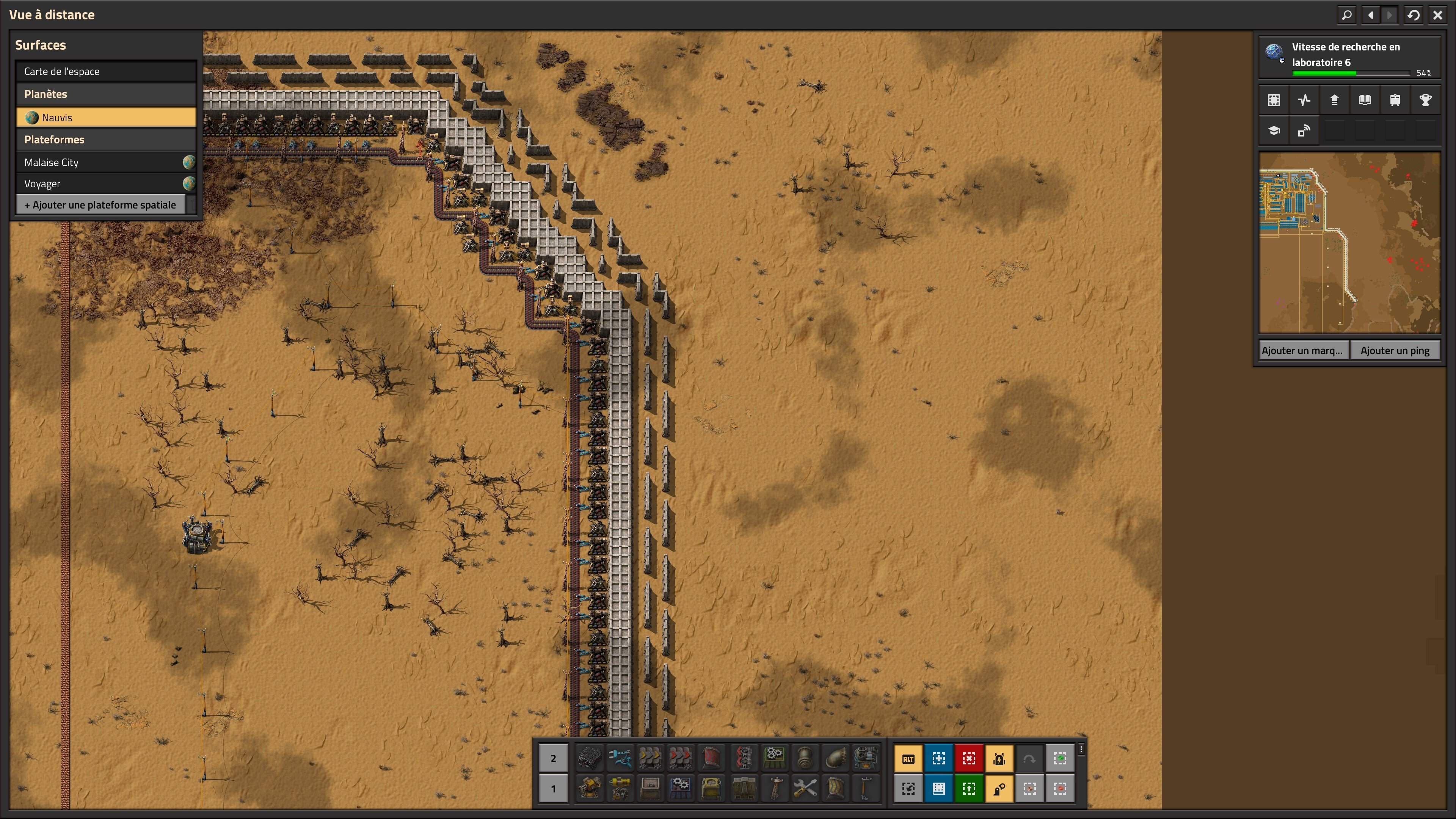This screenshot has height=819, width=1456.
Task: Open production statistics graph button
Action: [x=1304, y=100]
